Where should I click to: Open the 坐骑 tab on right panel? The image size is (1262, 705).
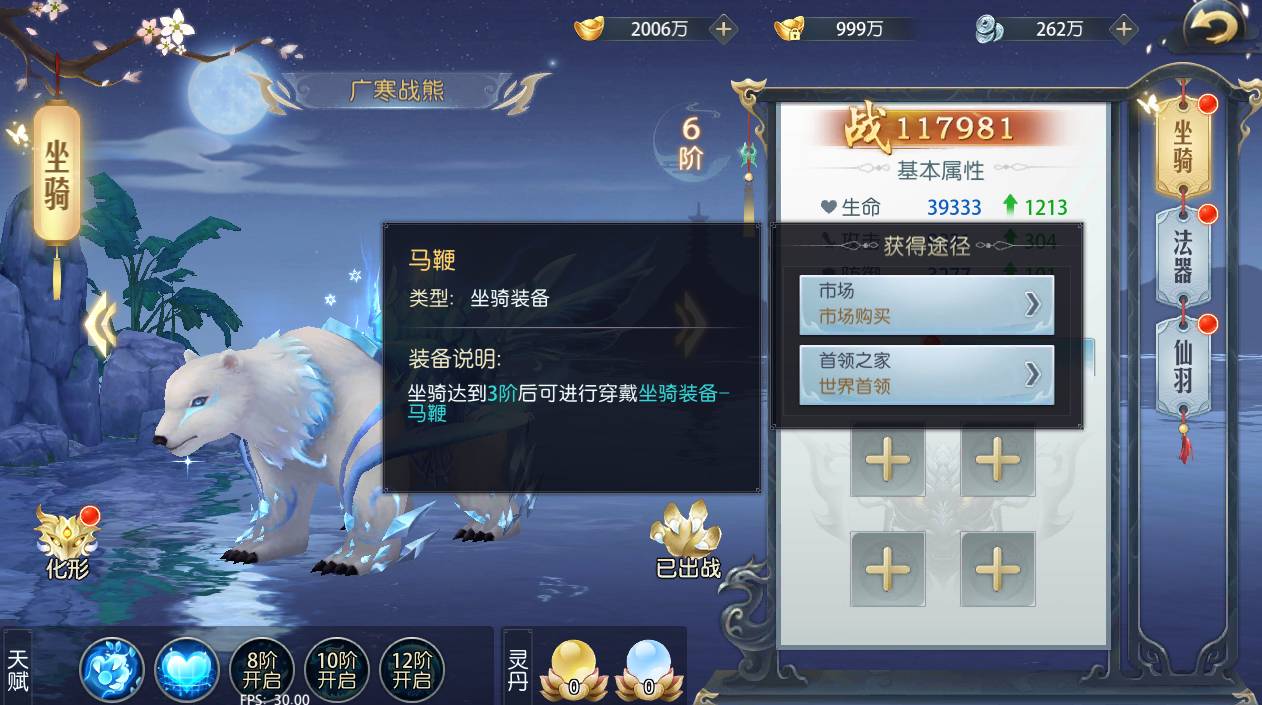click(1183, 147)
